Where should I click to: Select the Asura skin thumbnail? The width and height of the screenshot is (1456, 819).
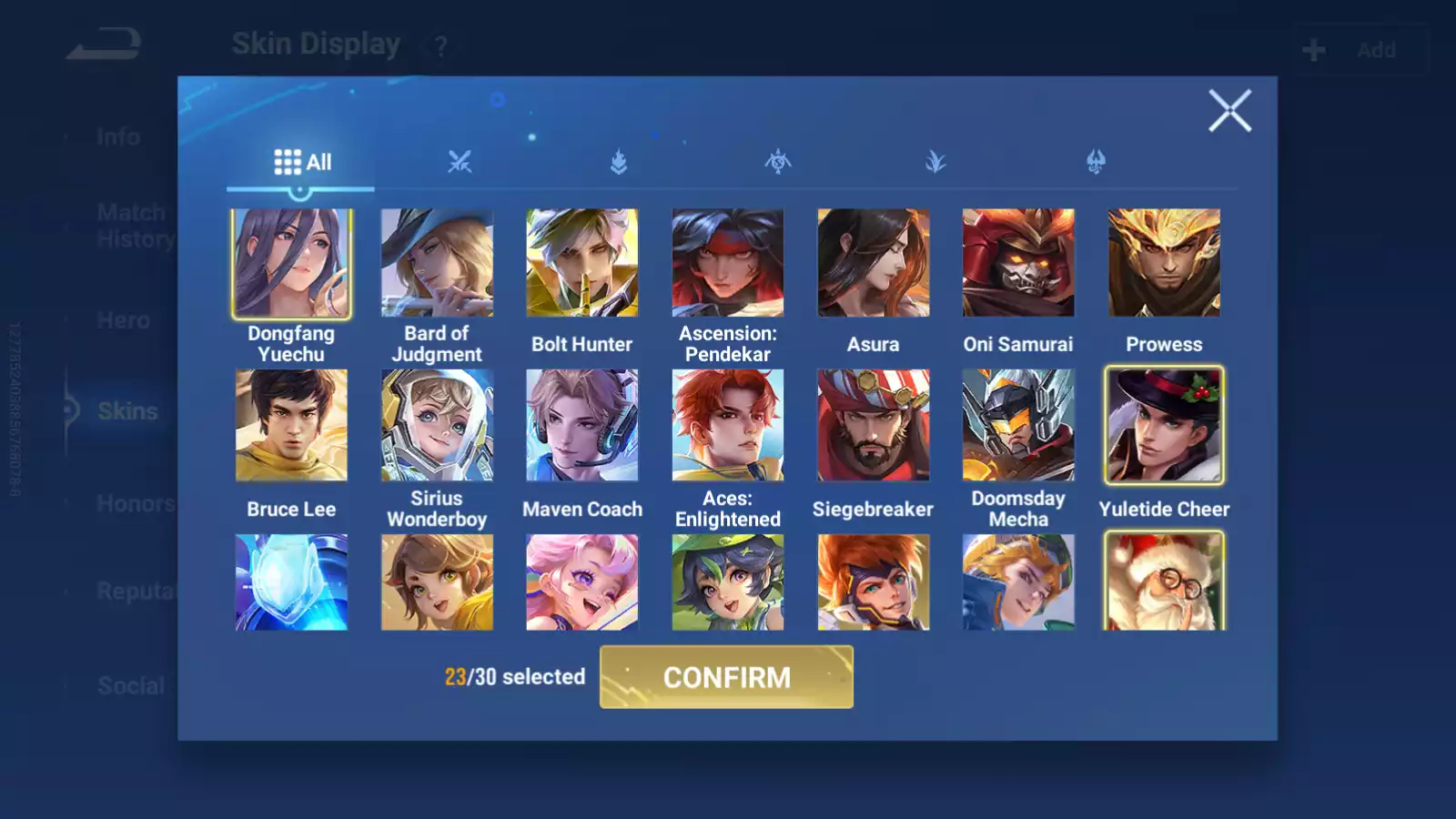[x=873, y=262]
